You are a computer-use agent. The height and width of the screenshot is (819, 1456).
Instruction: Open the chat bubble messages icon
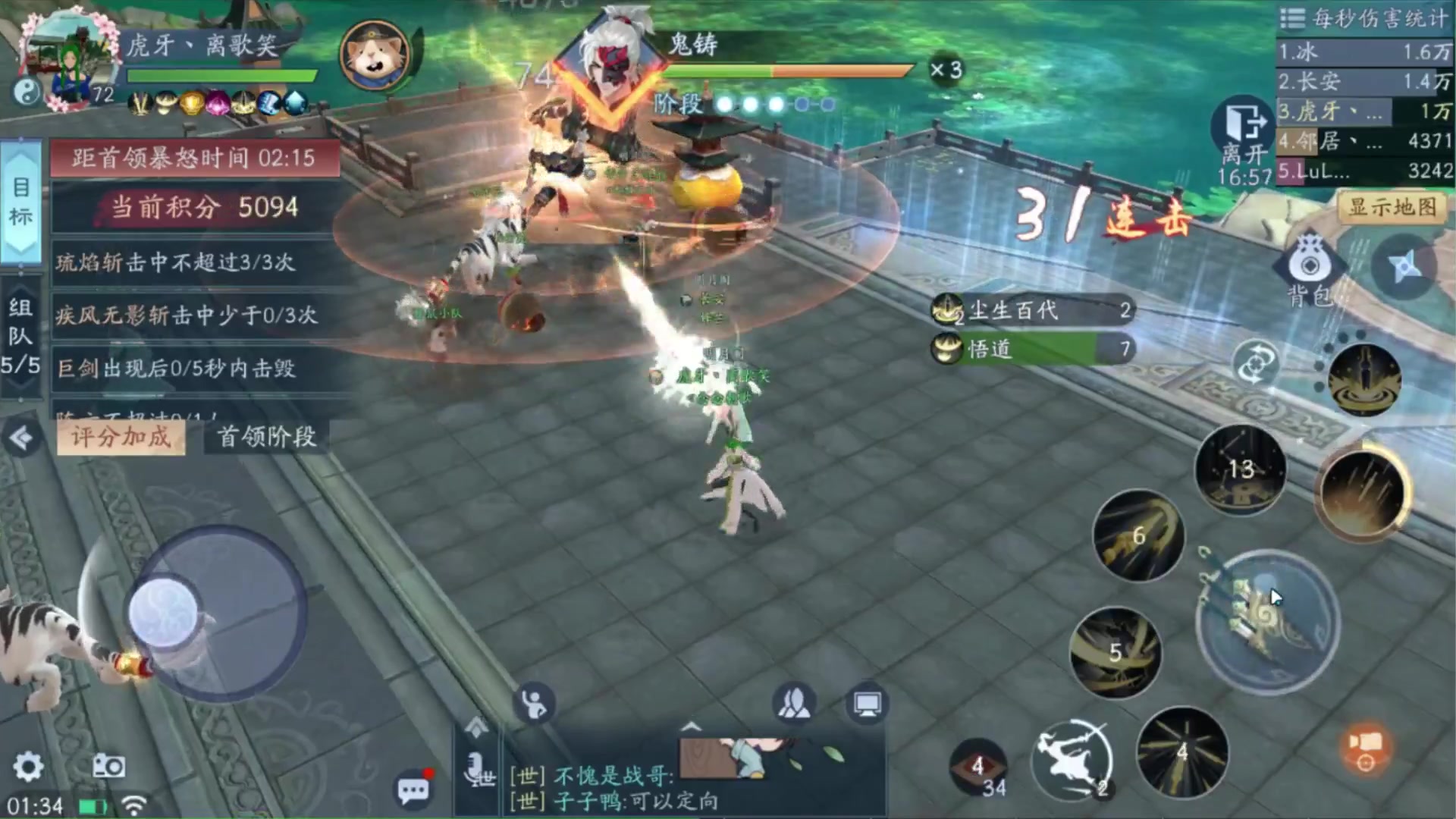(x=413, y=789)
